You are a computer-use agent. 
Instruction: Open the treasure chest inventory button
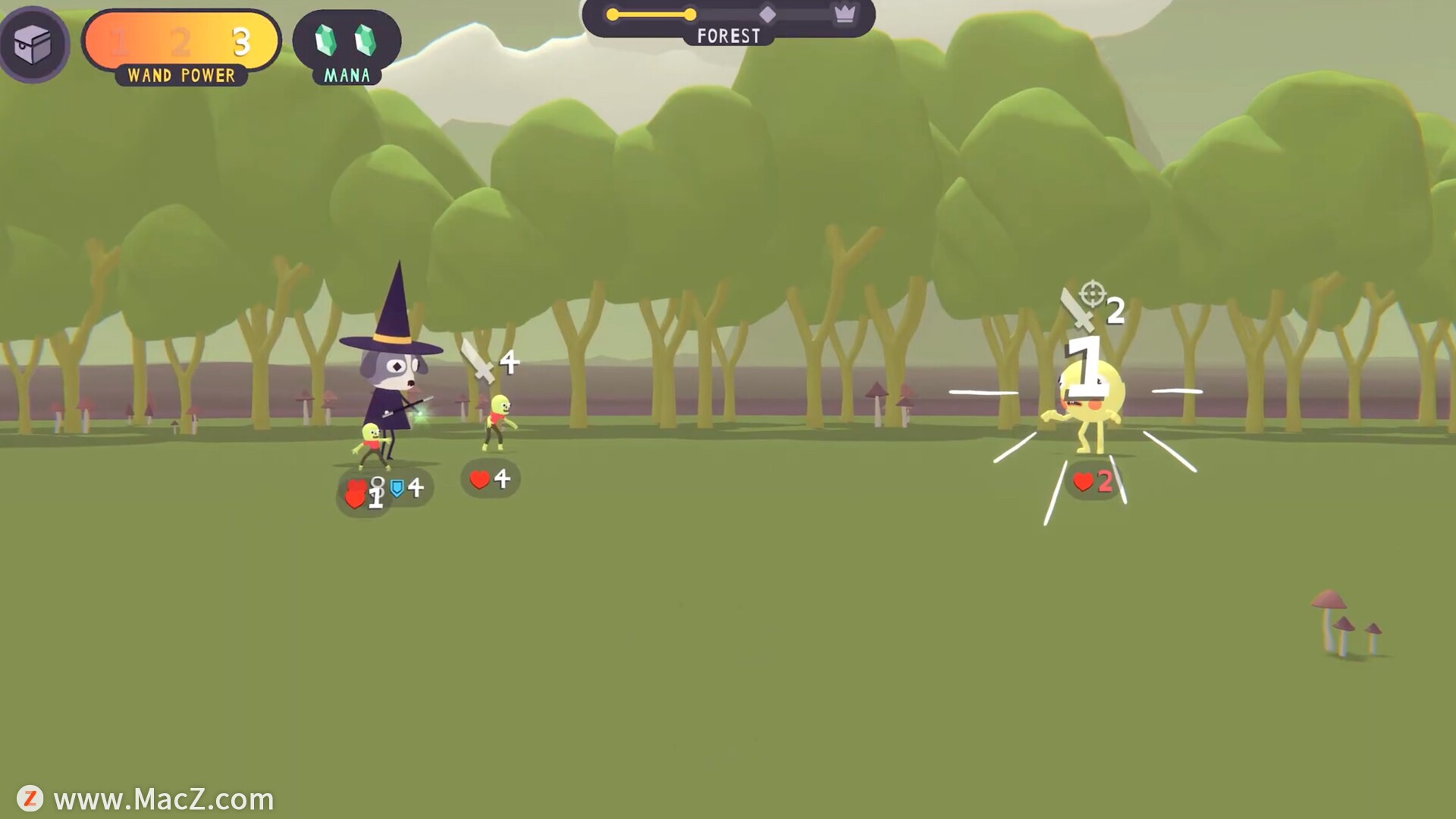click(33, 44)
